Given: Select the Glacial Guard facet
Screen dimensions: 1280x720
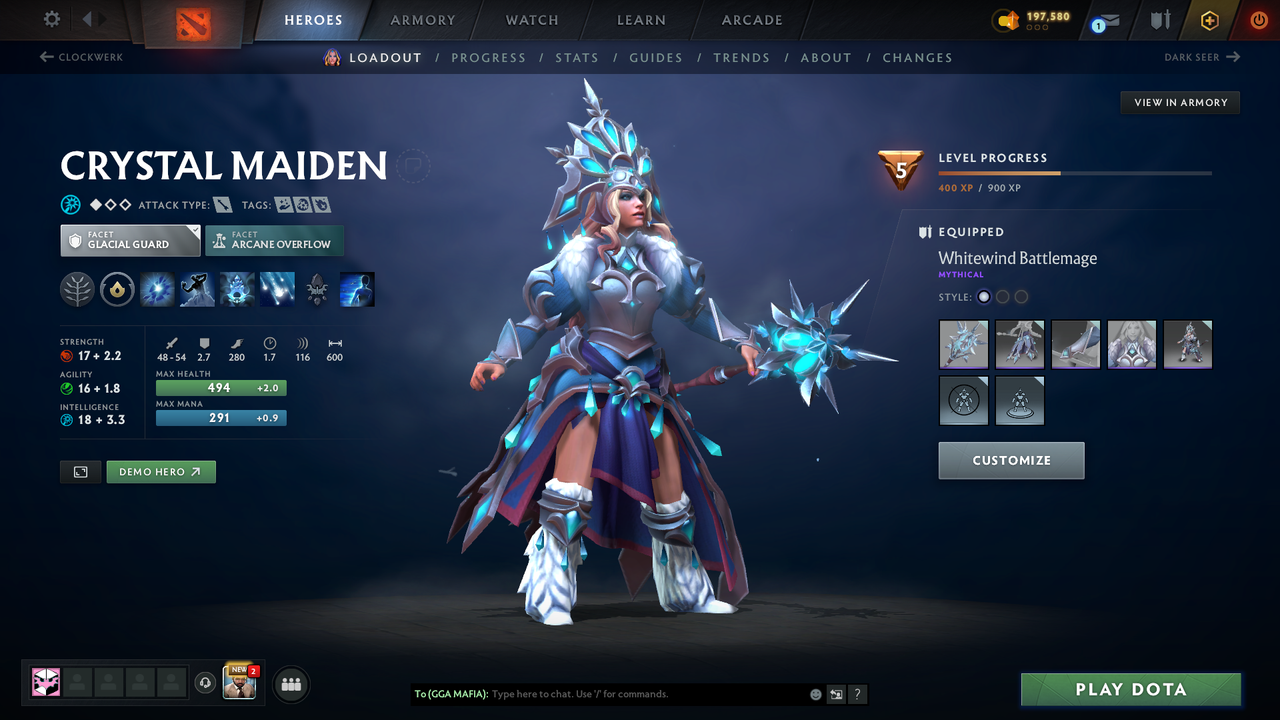Looking at the screenshot, I should pos(130,240).
